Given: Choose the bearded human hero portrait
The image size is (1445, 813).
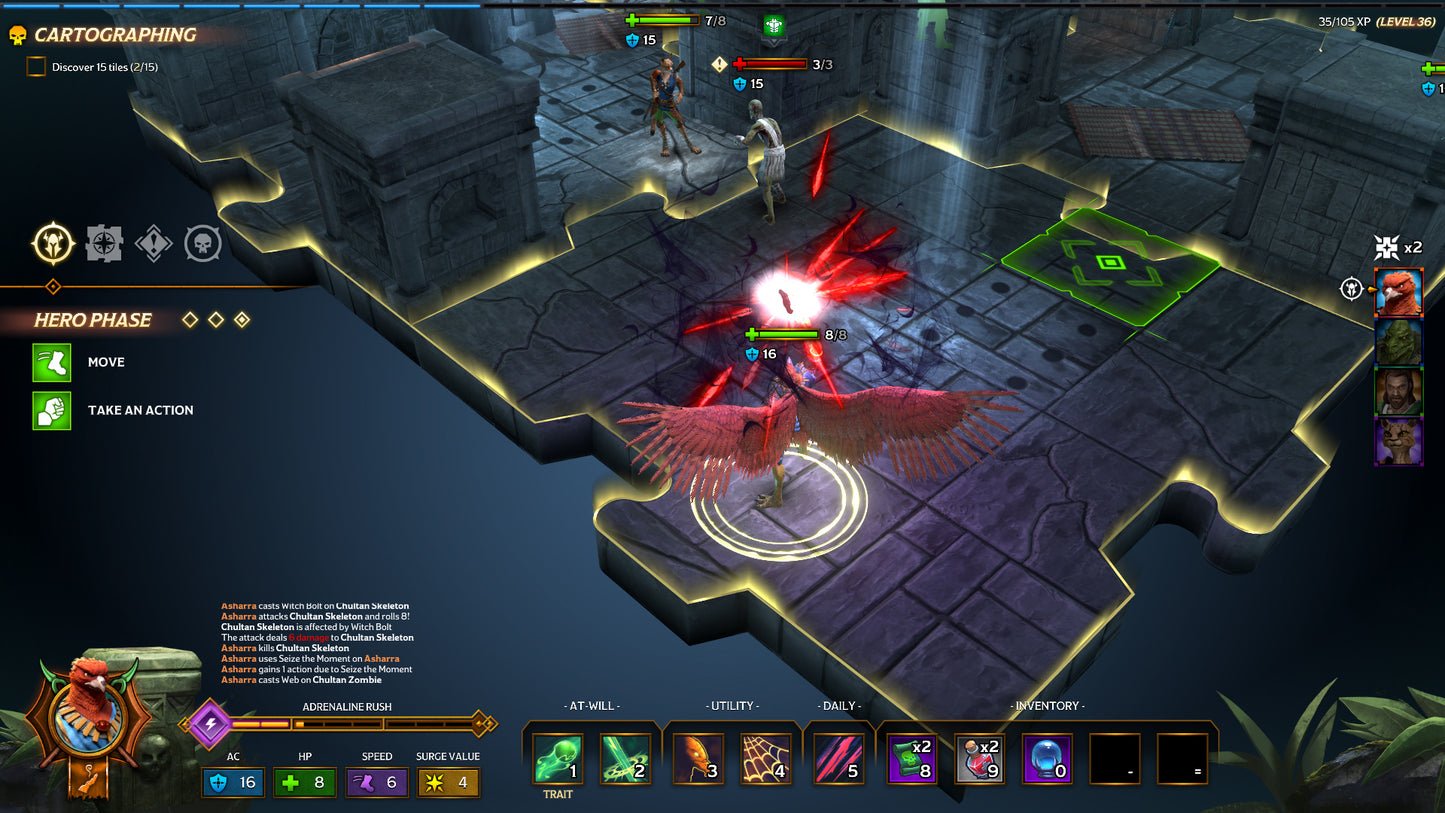Looking at the screenshot, I should pyautogui.click(x=1398, y=392).
